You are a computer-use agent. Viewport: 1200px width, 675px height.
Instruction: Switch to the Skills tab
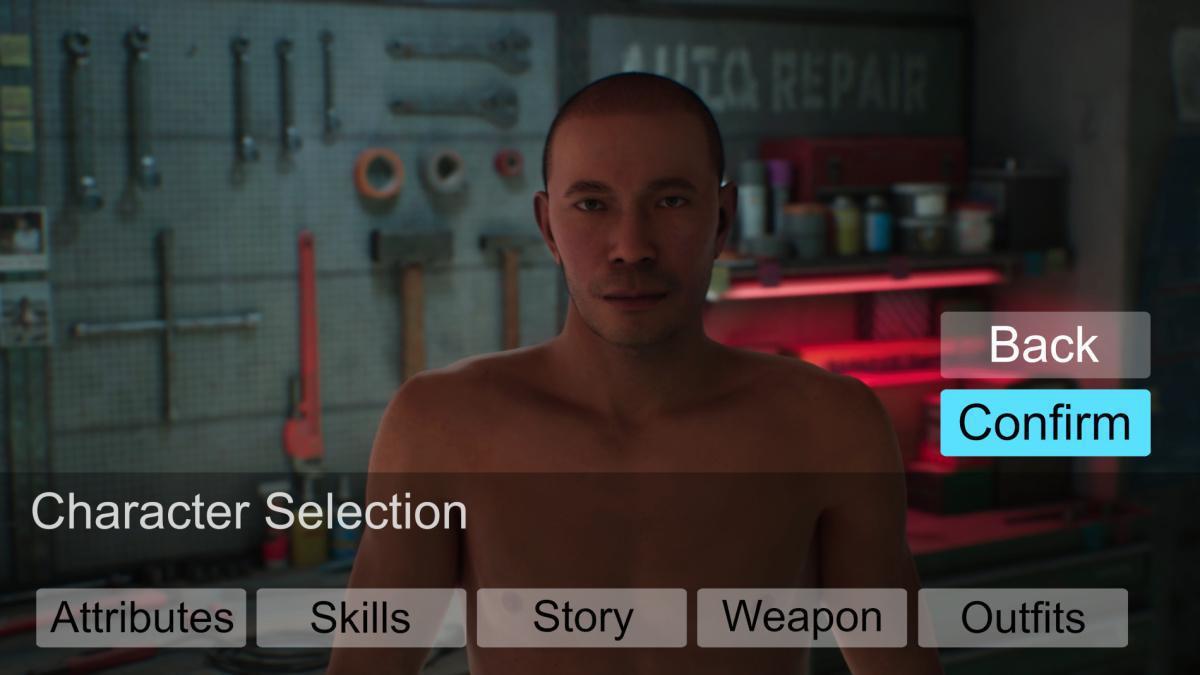click(x=361, y=618)
